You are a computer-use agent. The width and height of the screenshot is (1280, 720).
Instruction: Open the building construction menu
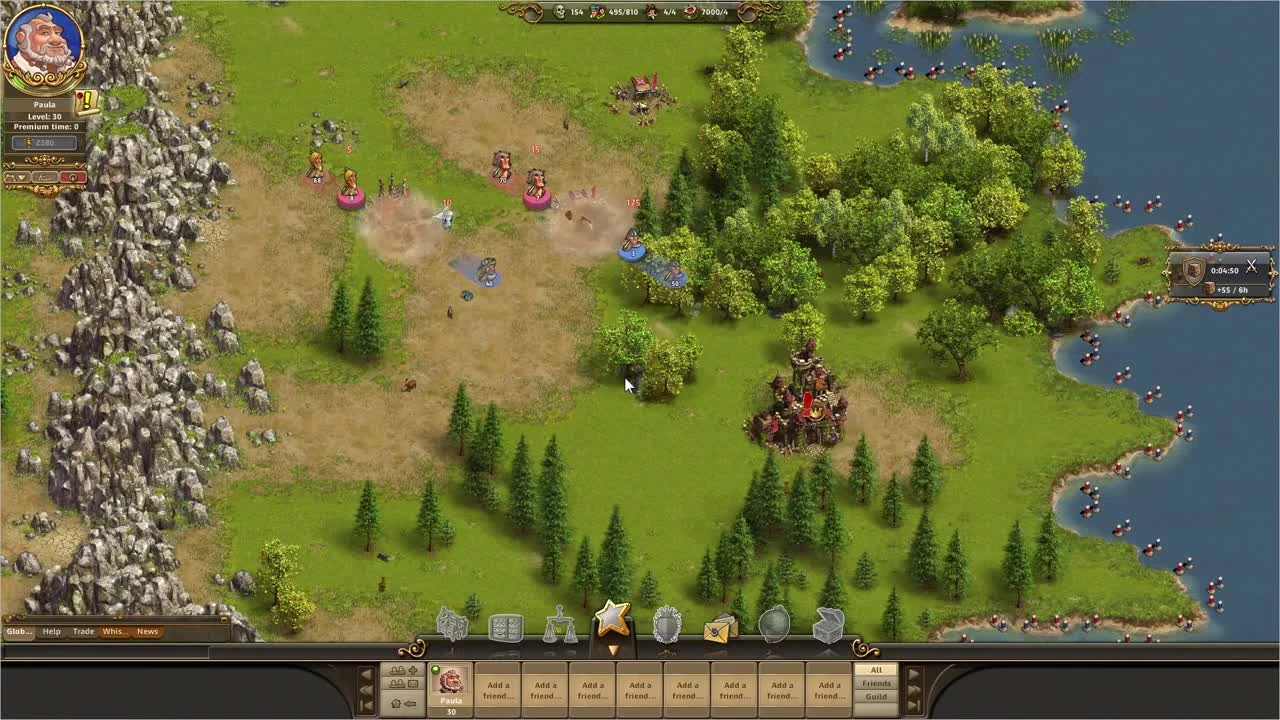[x=452, y=624]
